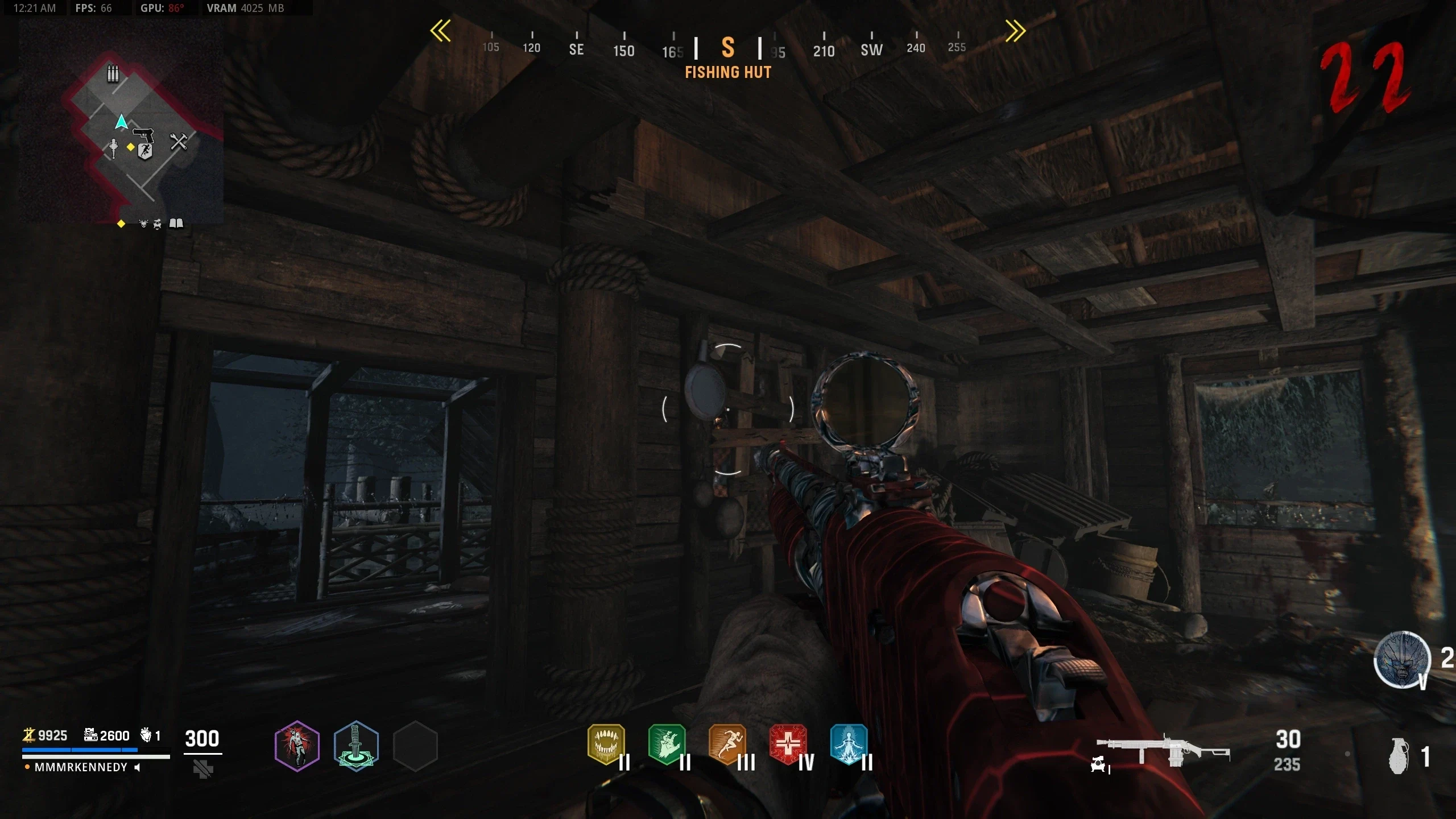
Task: Click the crossed wrench and hammer minimap marker
Action: pos(179,142)
